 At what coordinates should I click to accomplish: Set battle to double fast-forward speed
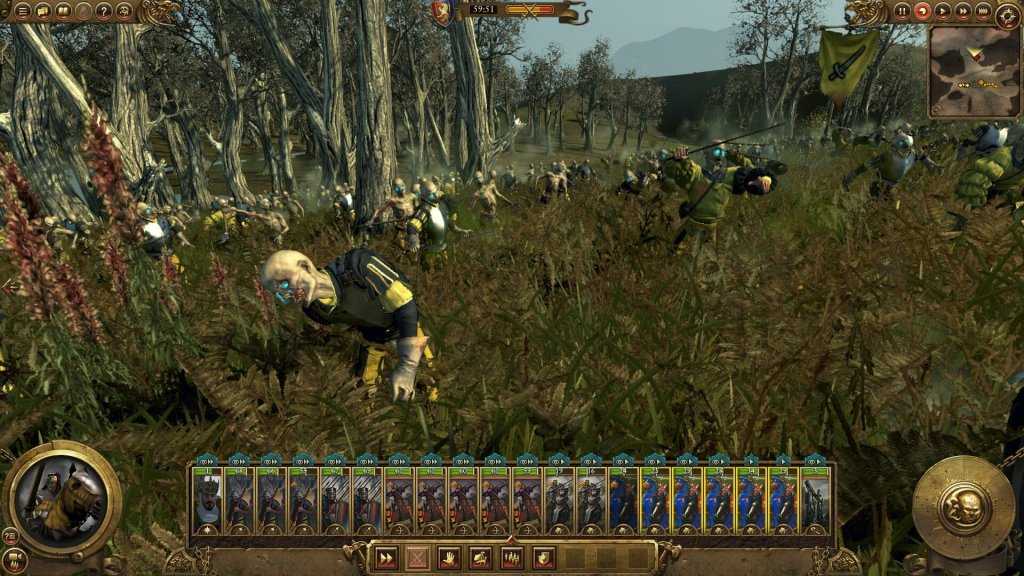pyautogui.click(x=963, y=11)
